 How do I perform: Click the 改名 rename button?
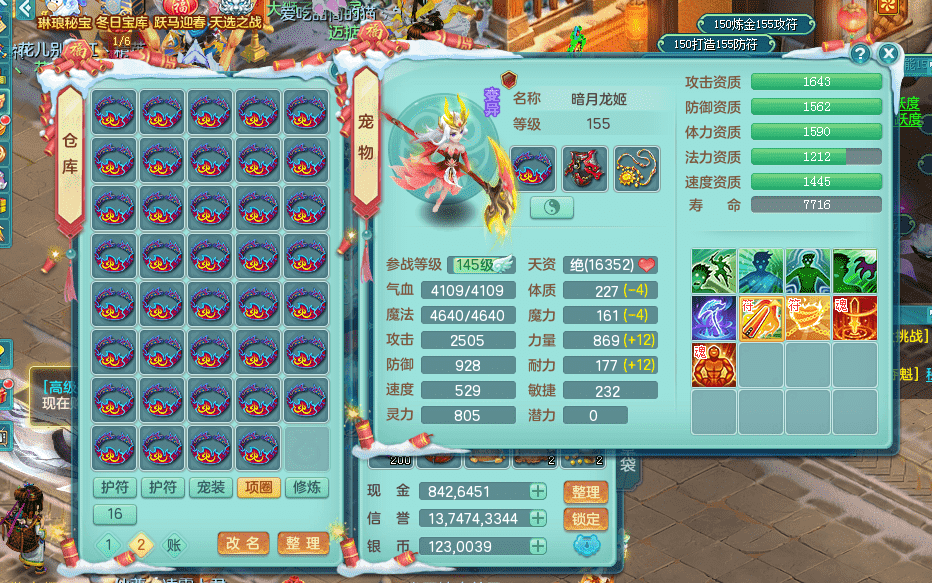point(243,543)
